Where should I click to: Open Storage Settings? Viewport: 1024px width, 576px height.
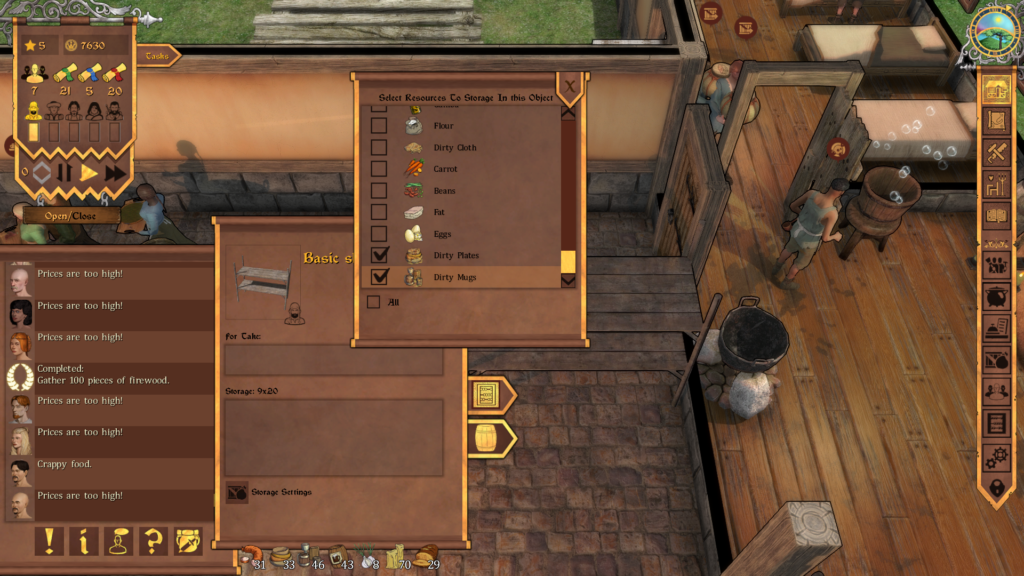tap(238, 492)
